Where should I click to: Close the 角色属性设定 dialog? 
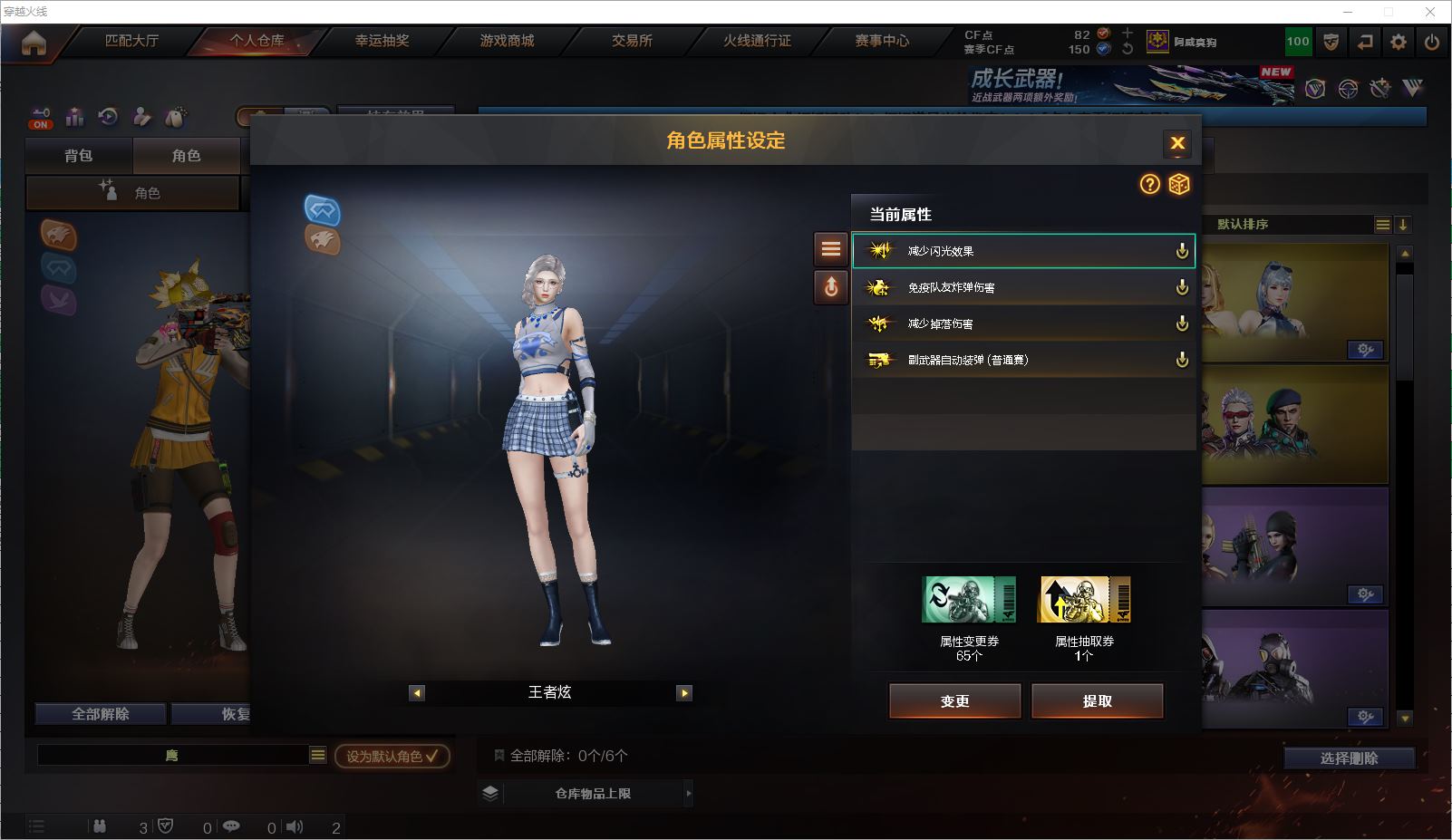[x=1177, y=143]
